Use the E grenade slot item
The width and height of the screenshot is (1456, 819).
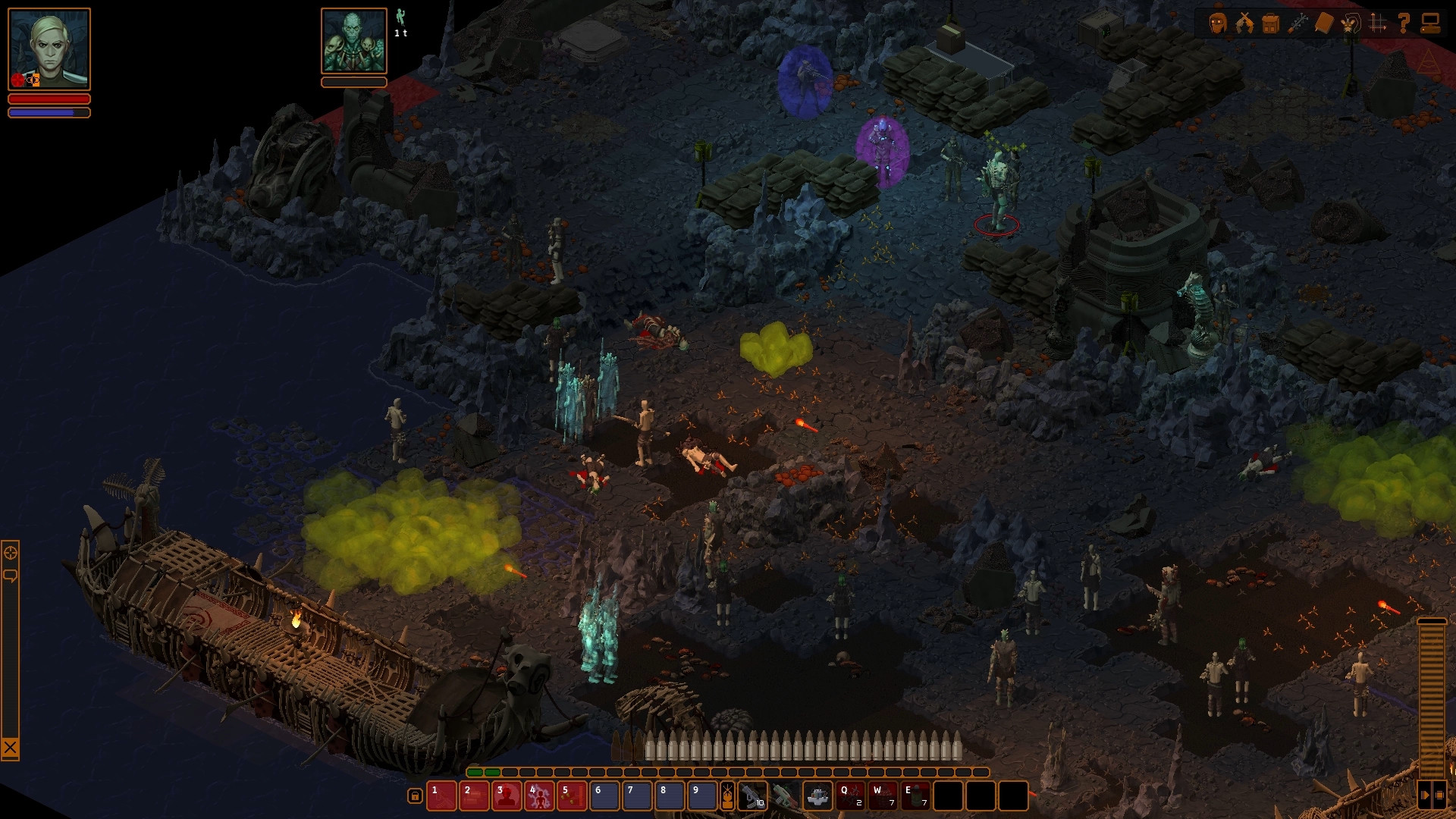[915, 796]
